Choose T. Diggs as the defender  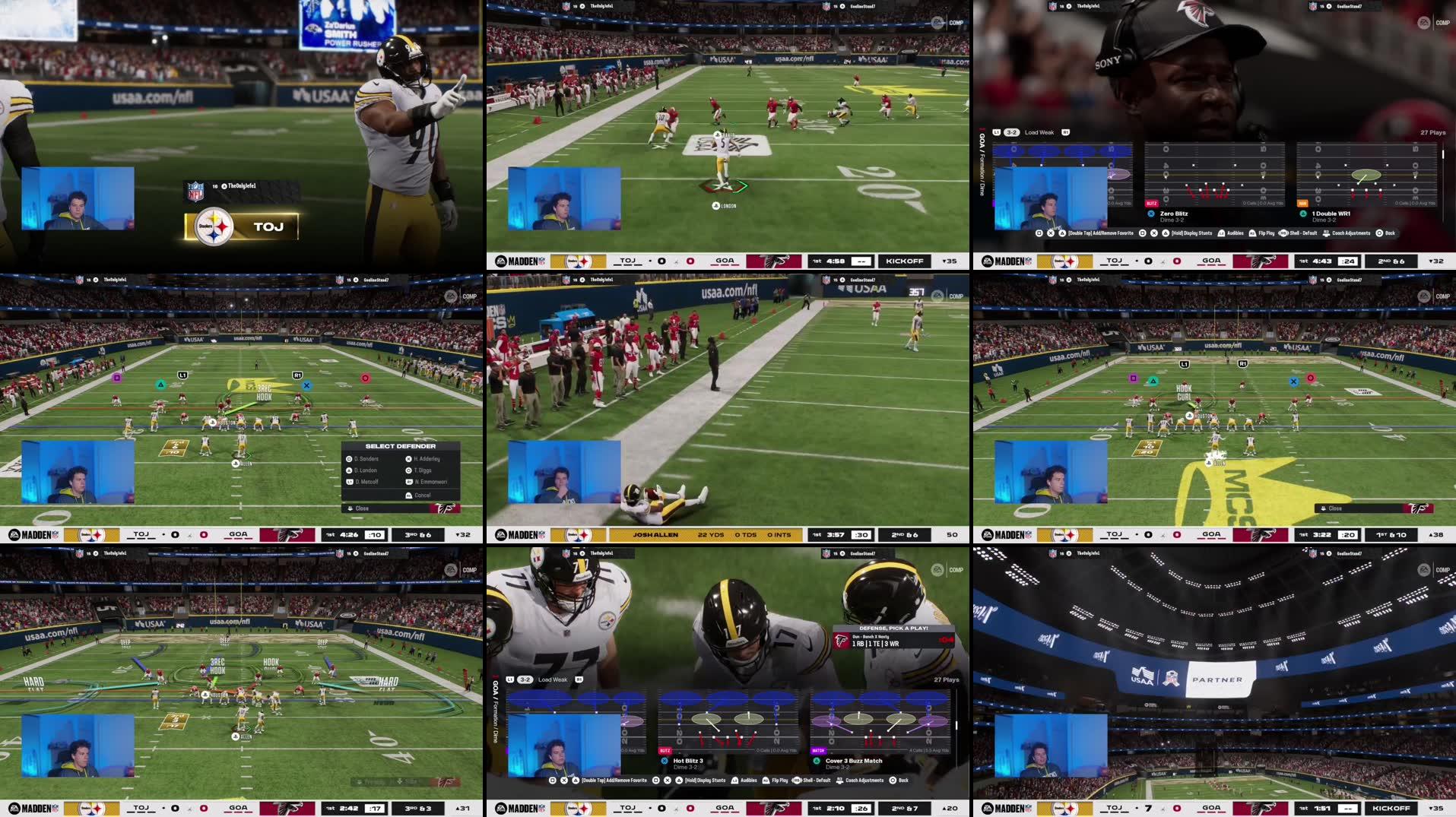point(423,470)
